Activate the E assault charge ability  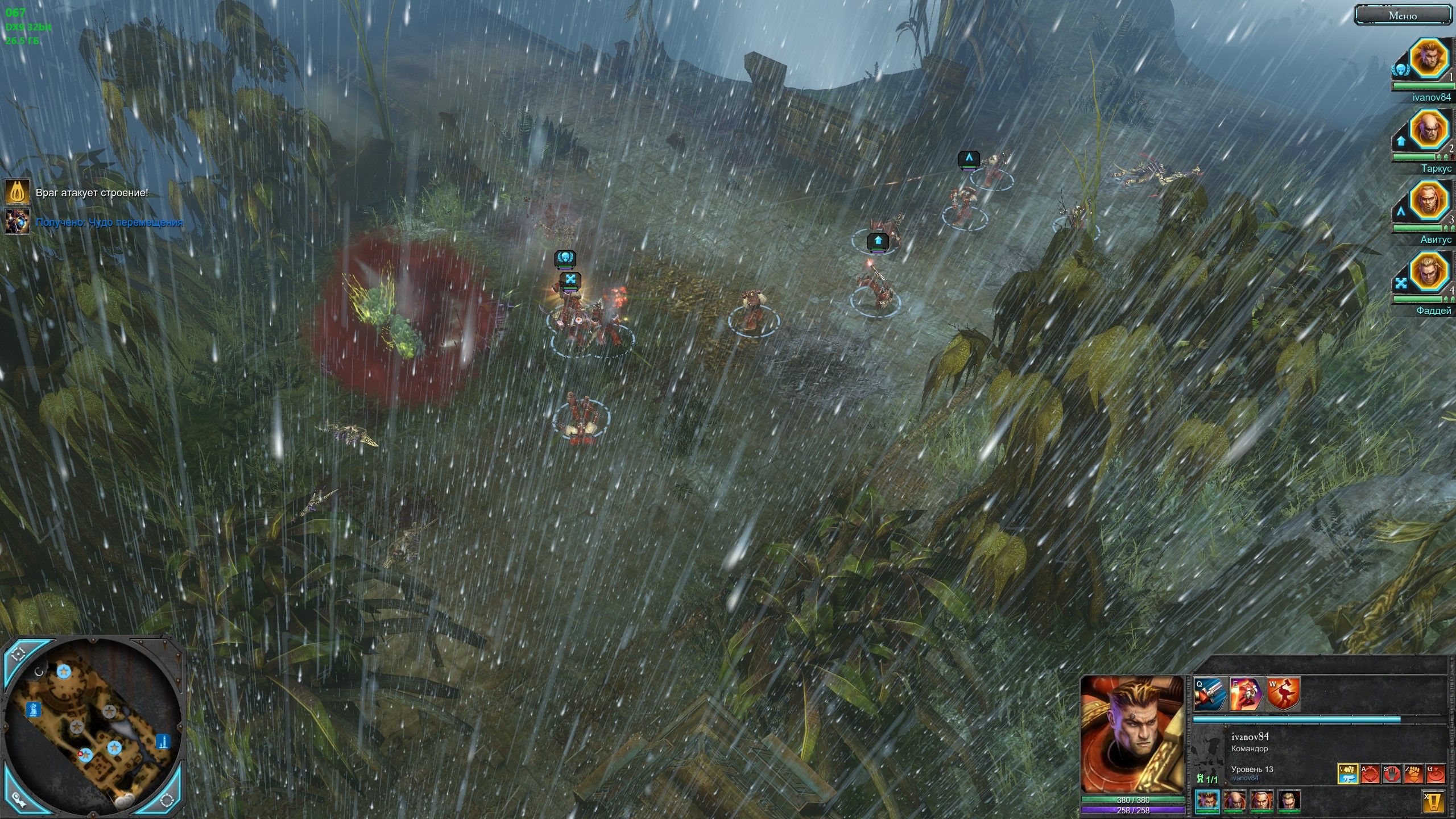(1246, 693)
